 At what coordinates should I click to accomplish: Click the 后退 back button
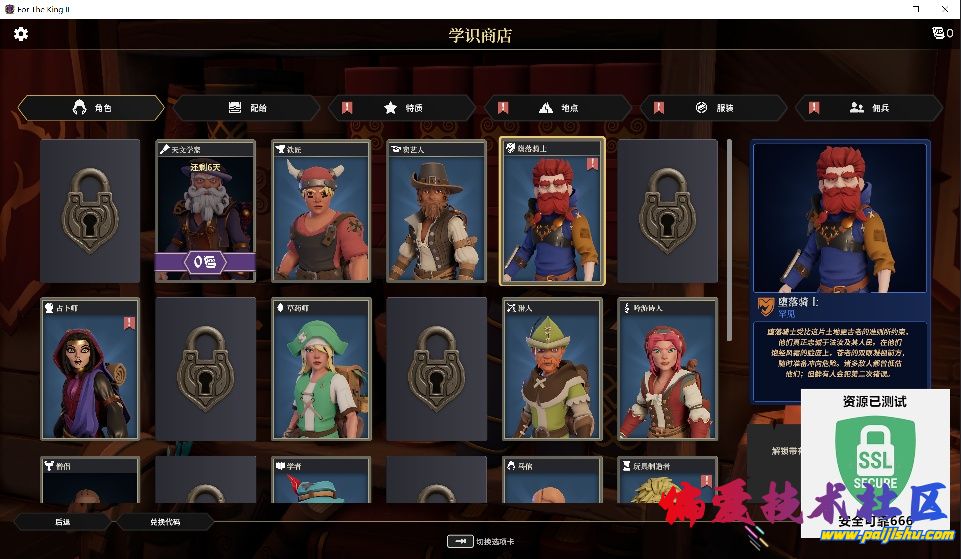[62, 521]
